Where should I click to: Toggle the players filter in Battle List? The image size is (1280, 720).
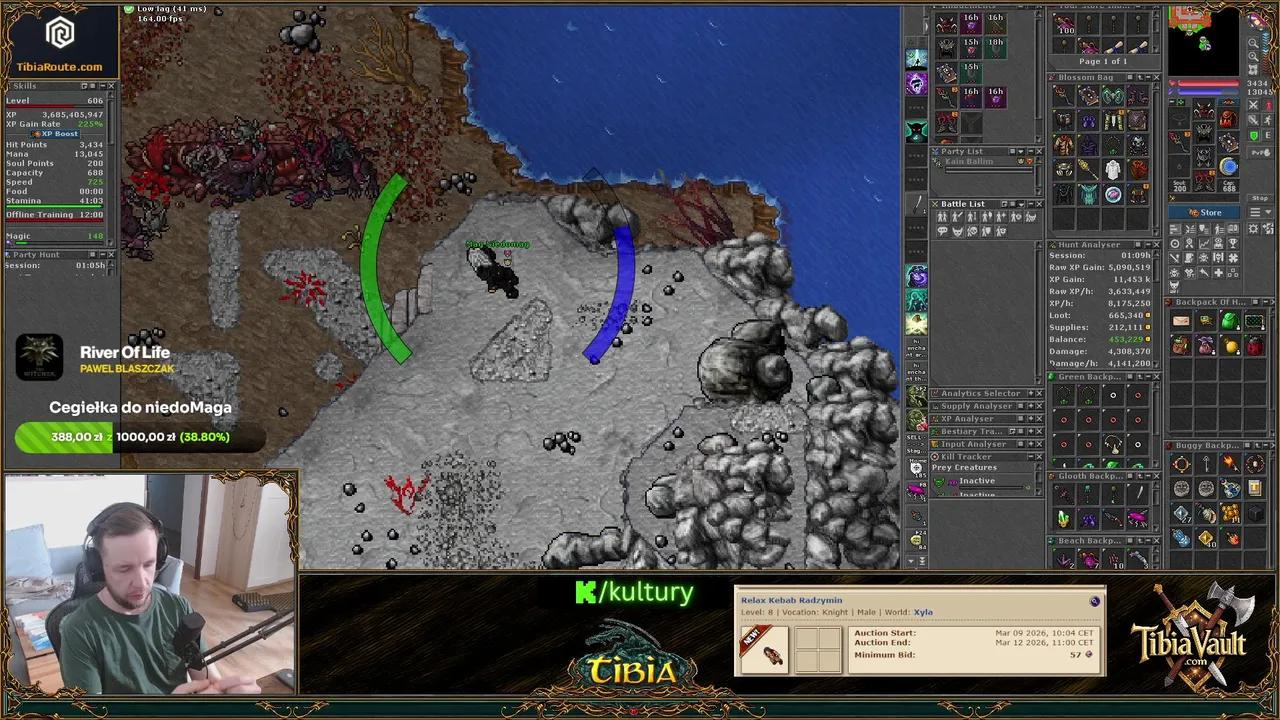pos(942,217)
